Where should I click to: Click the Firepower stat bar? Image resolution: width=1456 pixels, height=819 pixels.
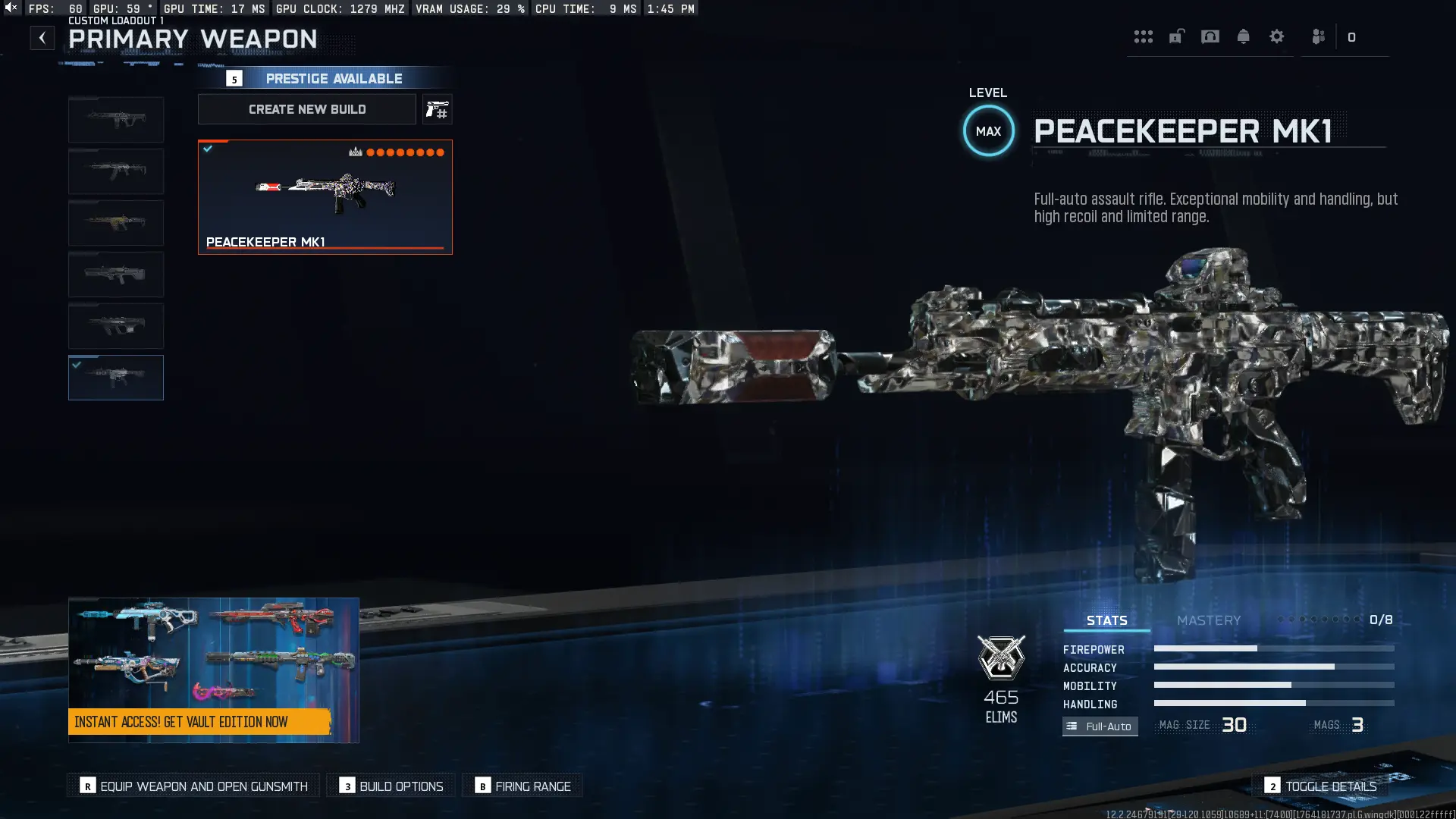coord(1274,649)
